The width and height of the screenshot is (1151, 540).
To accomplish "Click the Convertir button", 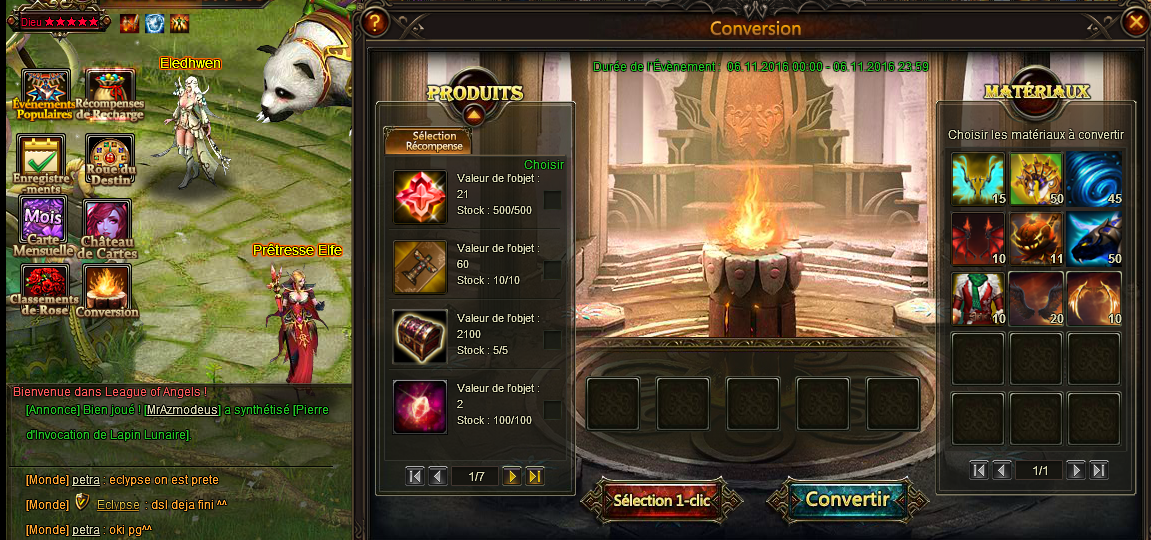I will coord(847,499).
